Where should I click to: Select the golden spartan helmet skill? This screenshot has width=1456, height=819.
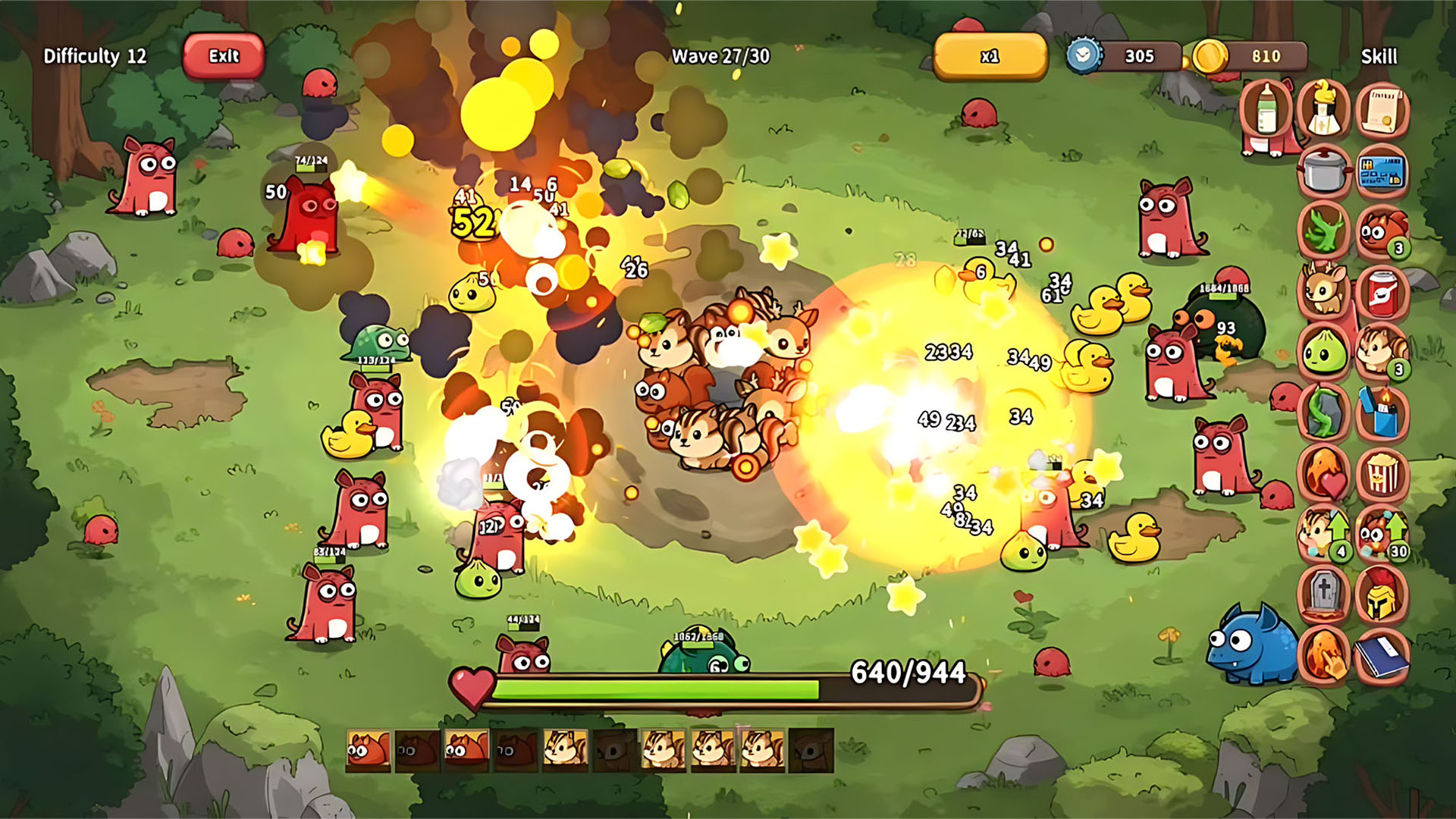pos(1382,593)
